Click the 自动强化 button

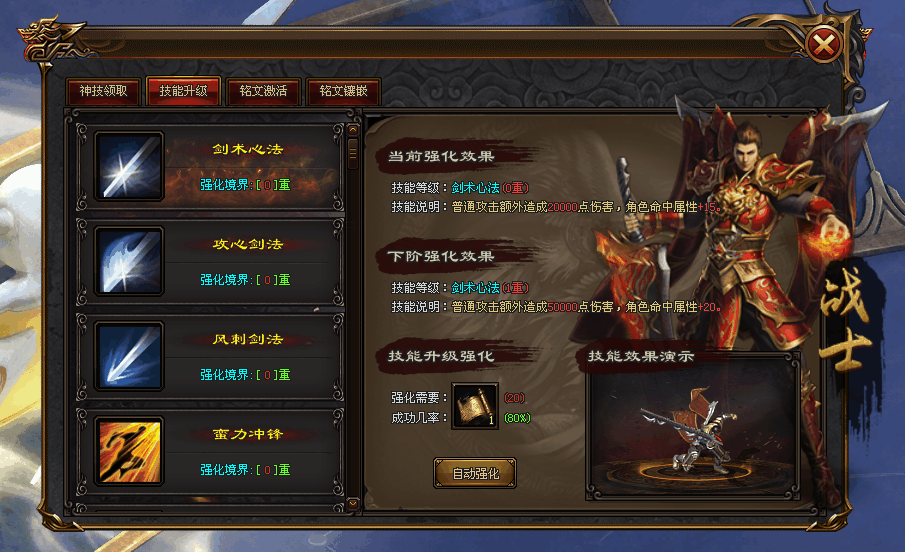475,473
